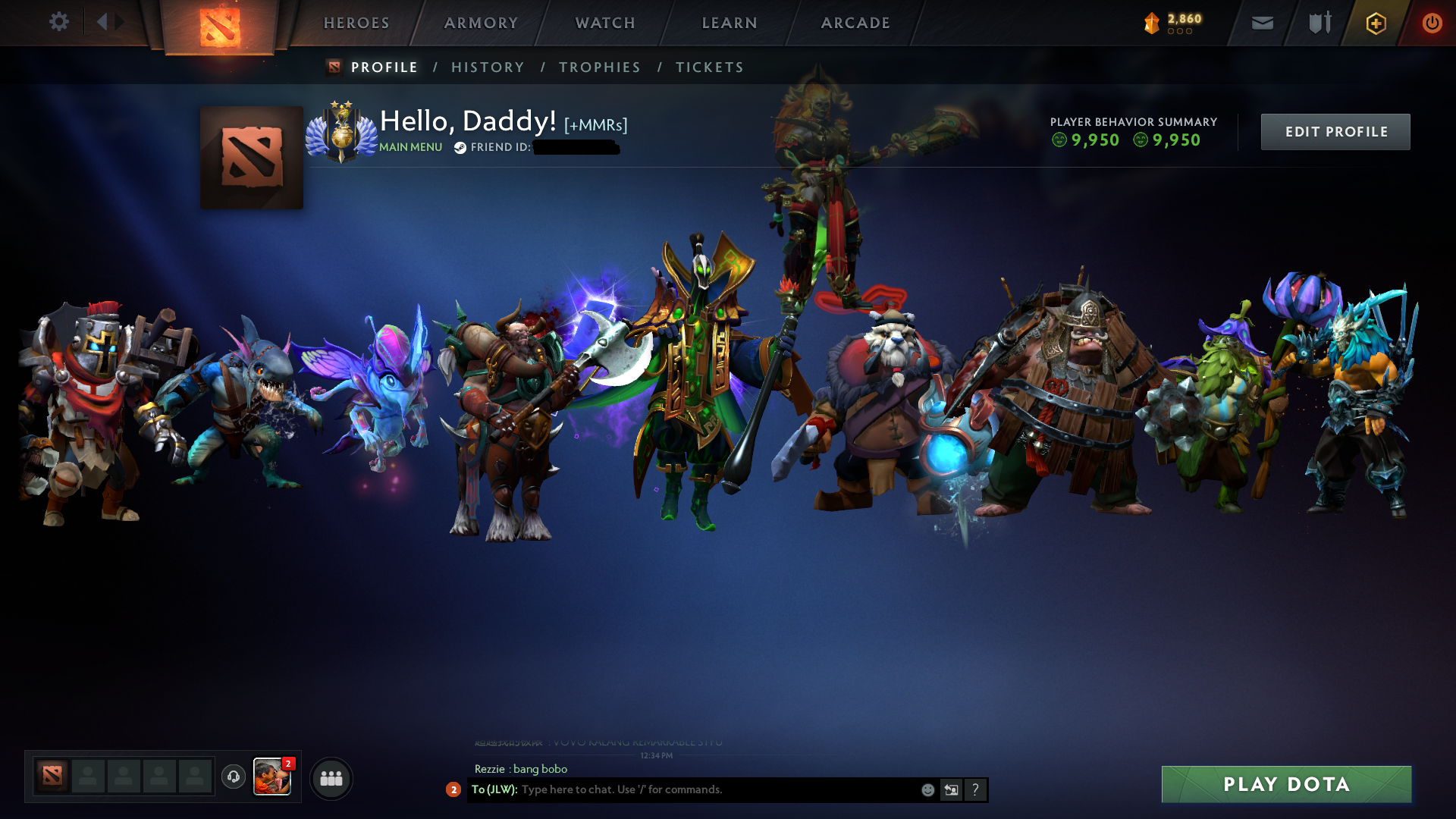Toggle party voice chat with the headset icon
This screenshot has height=819, width=1456.
click(x=233, y=777)
